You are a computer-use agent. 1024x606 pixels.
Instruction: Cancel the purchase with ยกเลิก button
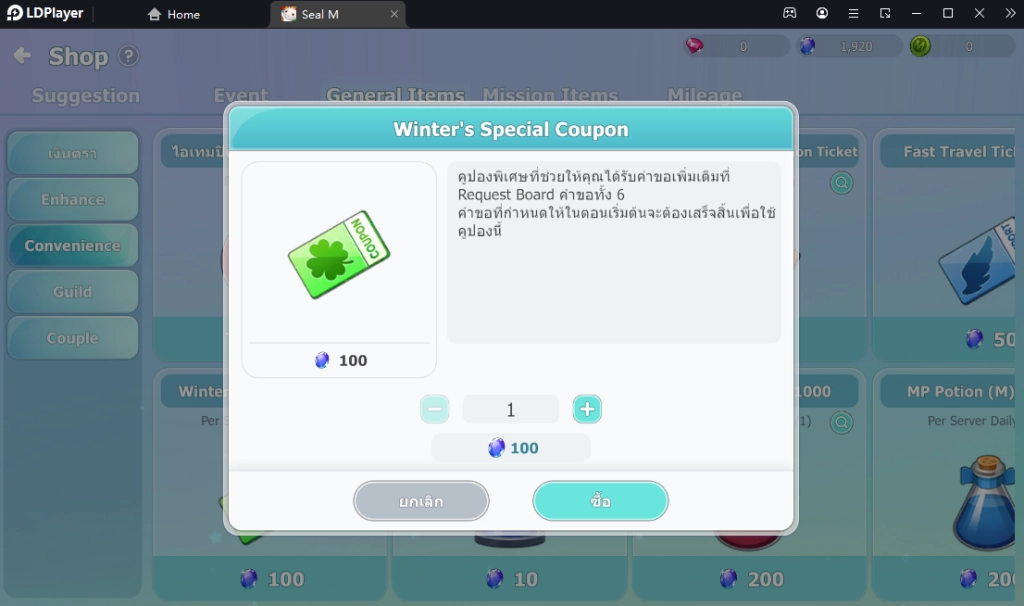point(421,501)
